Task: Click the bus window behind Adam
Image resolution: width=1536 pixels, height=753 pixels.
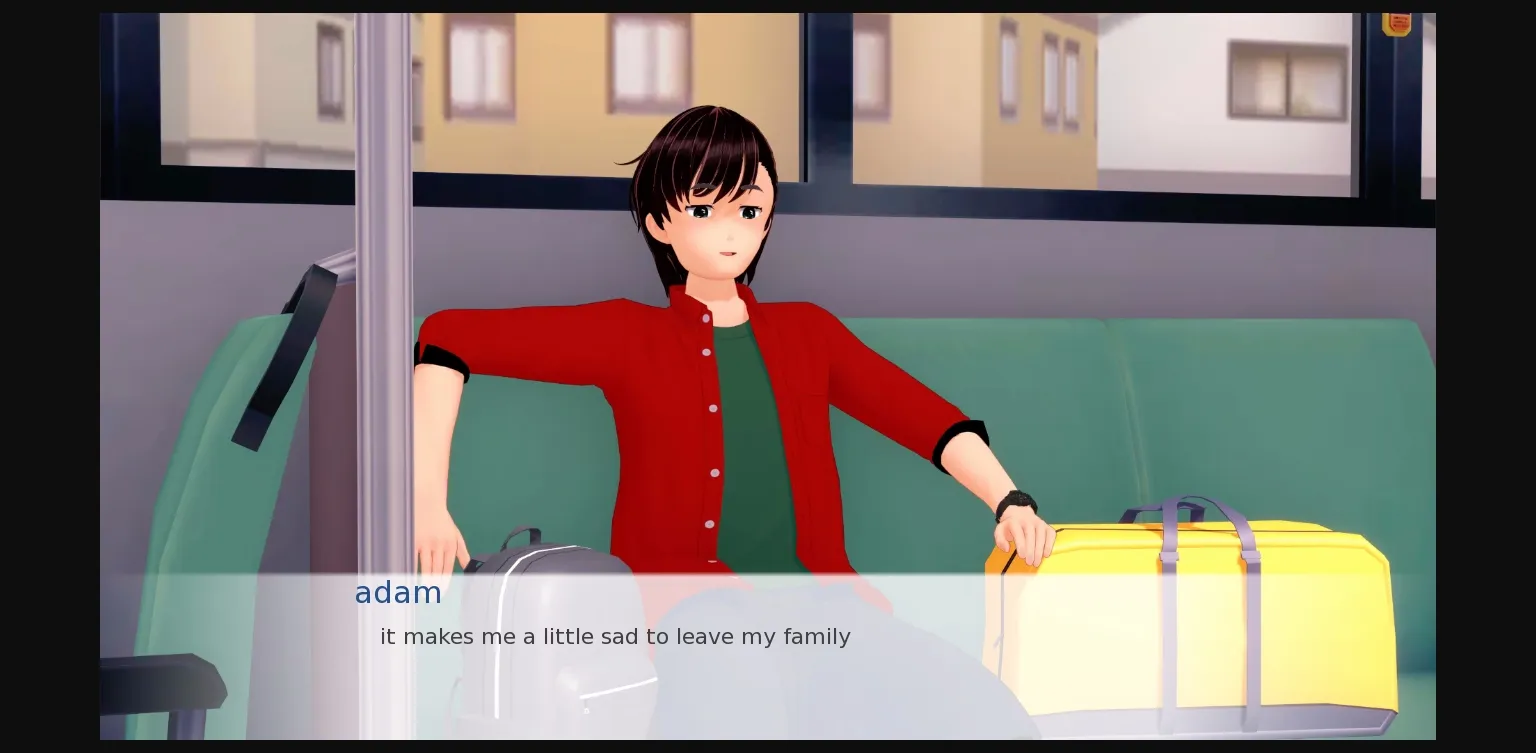Action: (x=1000, y=100)
